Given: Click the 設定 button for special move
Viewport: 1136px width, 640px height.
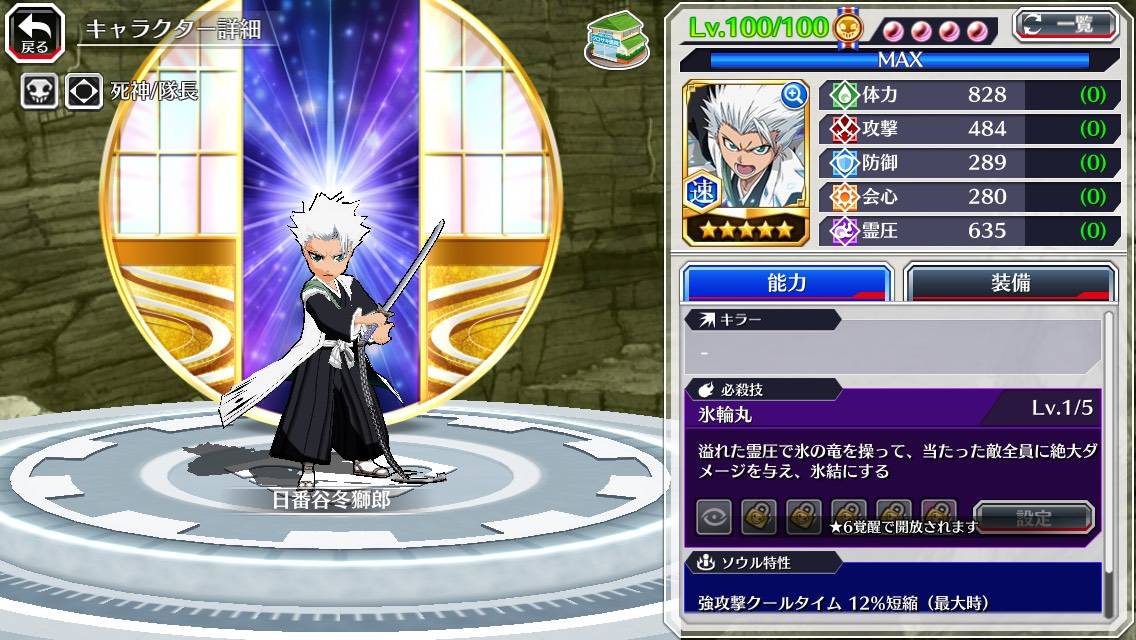Looking at the screenshot, I should point(1034,518).
